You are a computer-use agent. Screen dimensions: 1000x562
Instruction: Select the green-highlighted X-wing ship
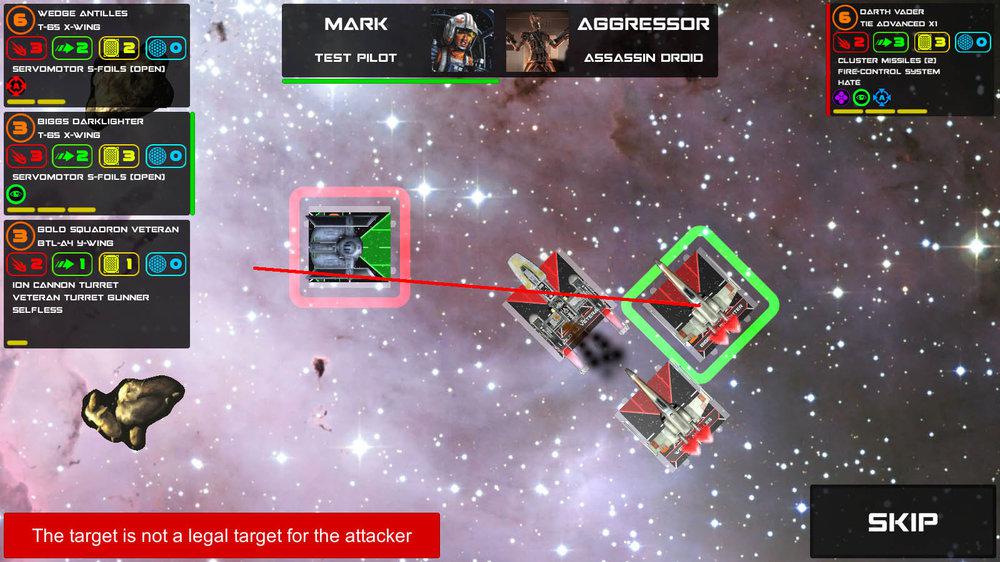click(x=698, y=302)
